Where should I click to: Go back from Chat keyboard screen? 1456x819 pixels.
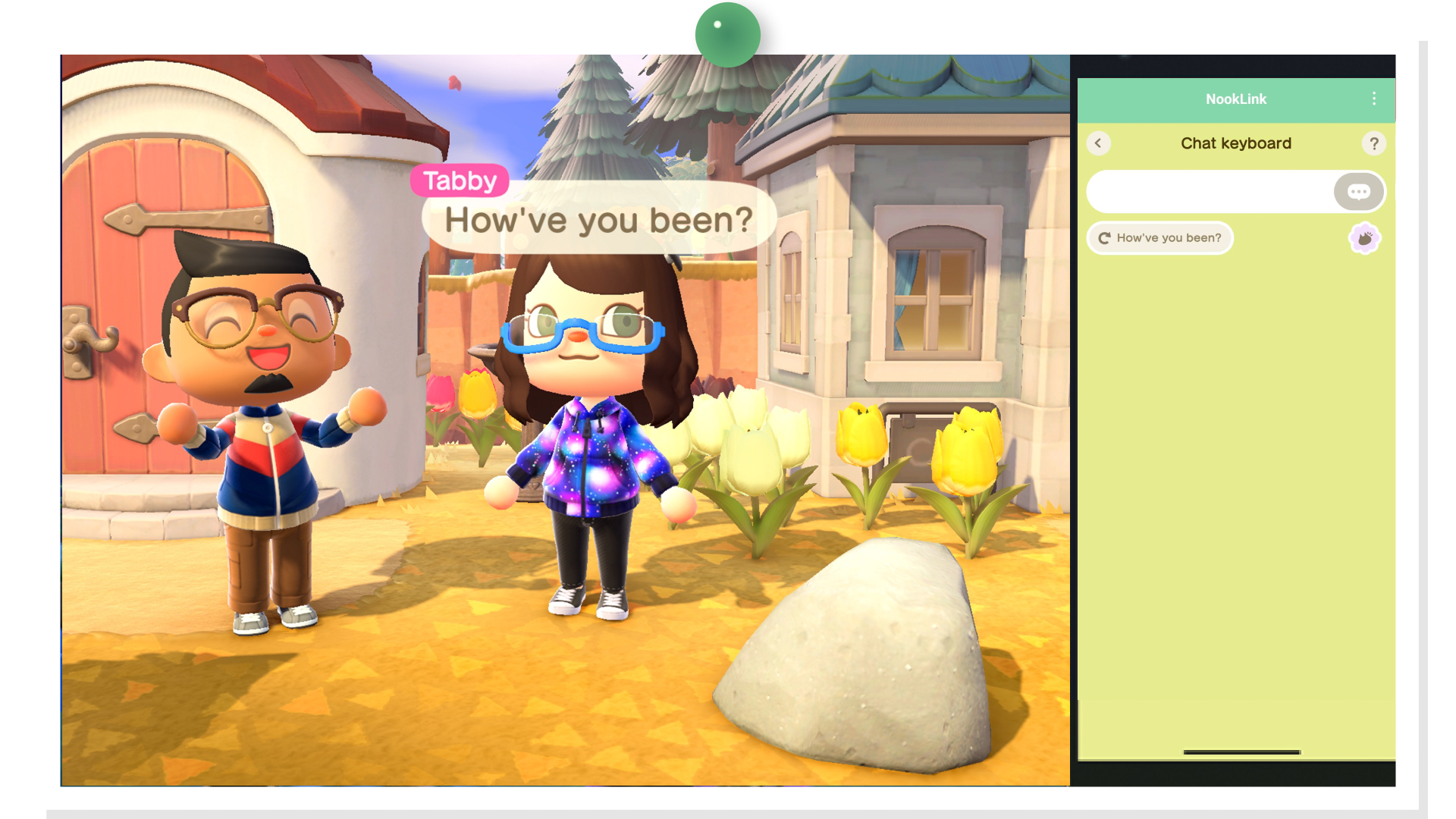[1098, 143]
